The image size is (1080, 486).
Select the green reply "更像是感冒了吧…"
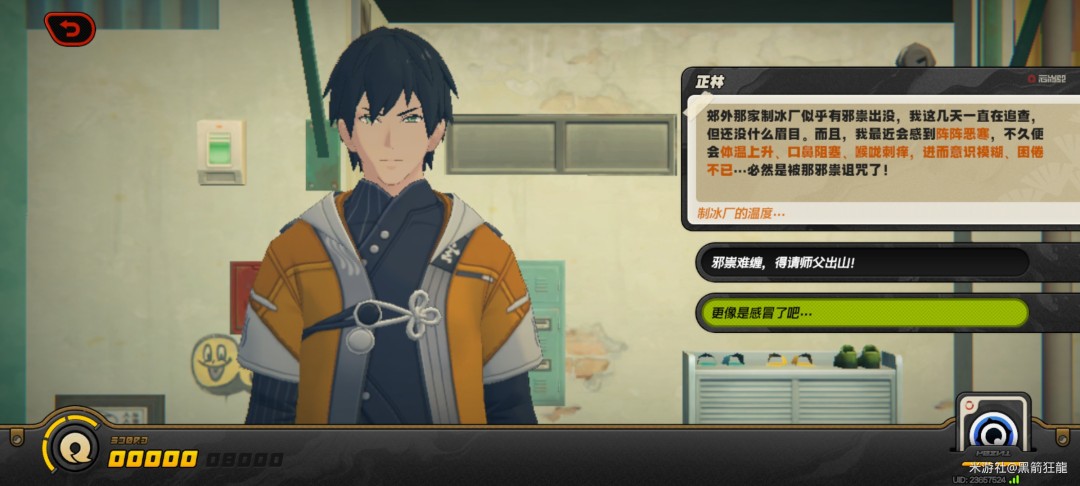point(862,313)
